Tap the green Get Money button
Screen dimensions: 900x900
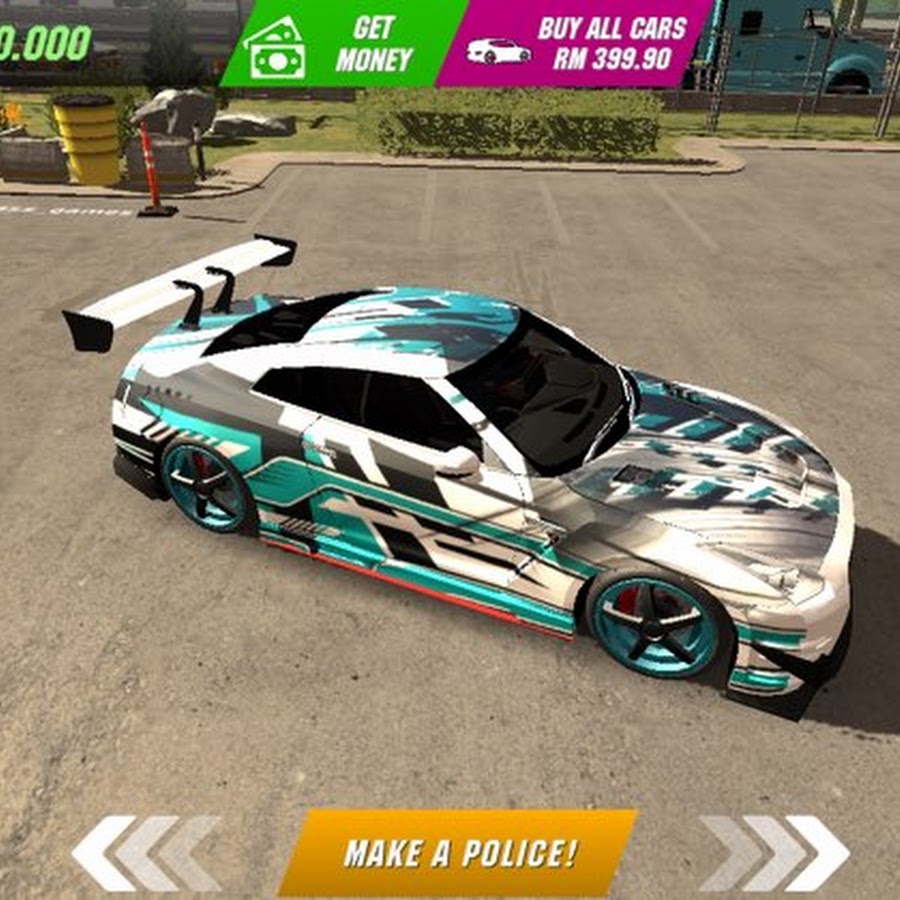pyautogui.click(x=340, y=43)
